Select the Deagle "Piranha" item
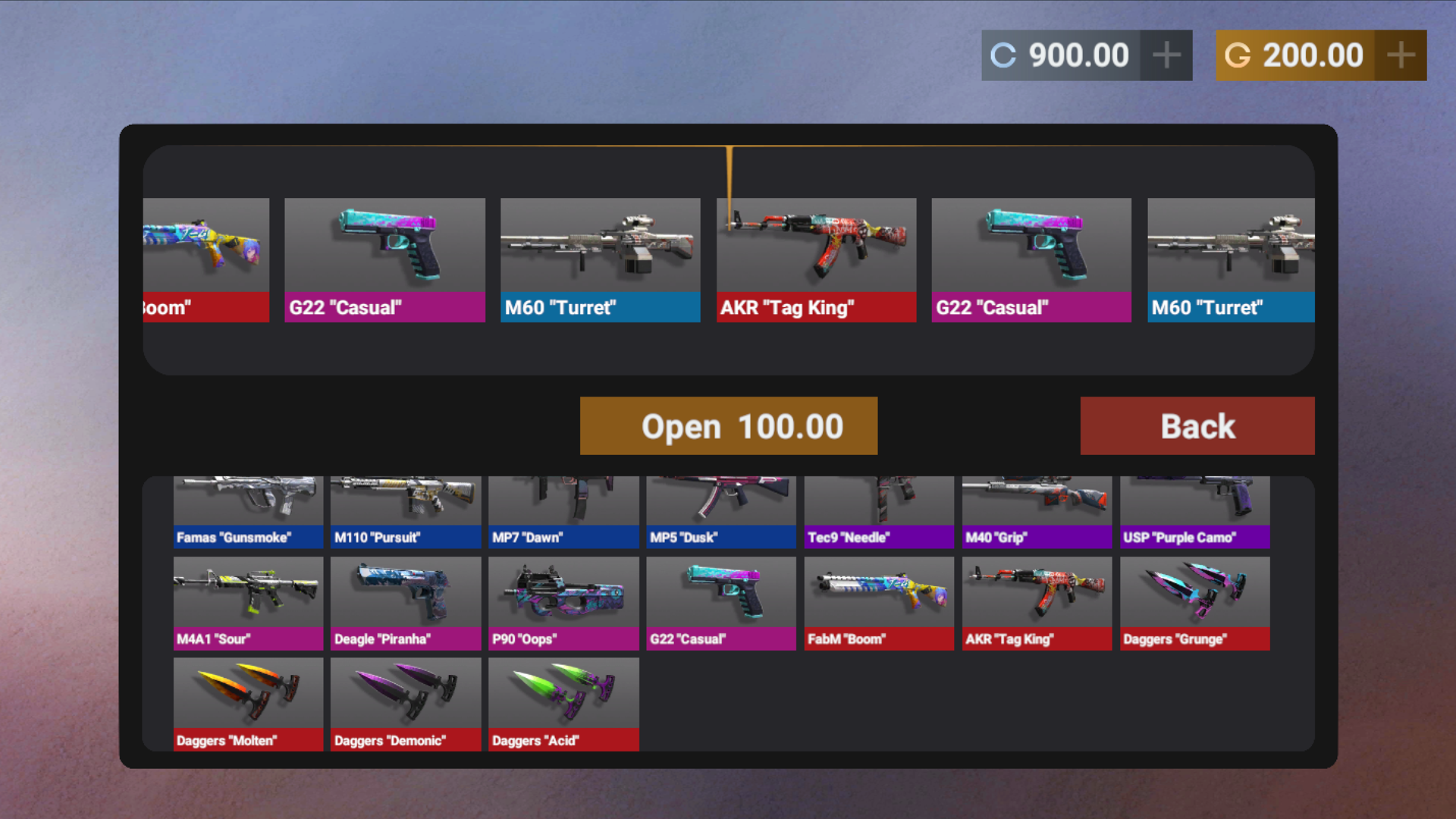Screen dimensions: 1456x819 point(405,603)
